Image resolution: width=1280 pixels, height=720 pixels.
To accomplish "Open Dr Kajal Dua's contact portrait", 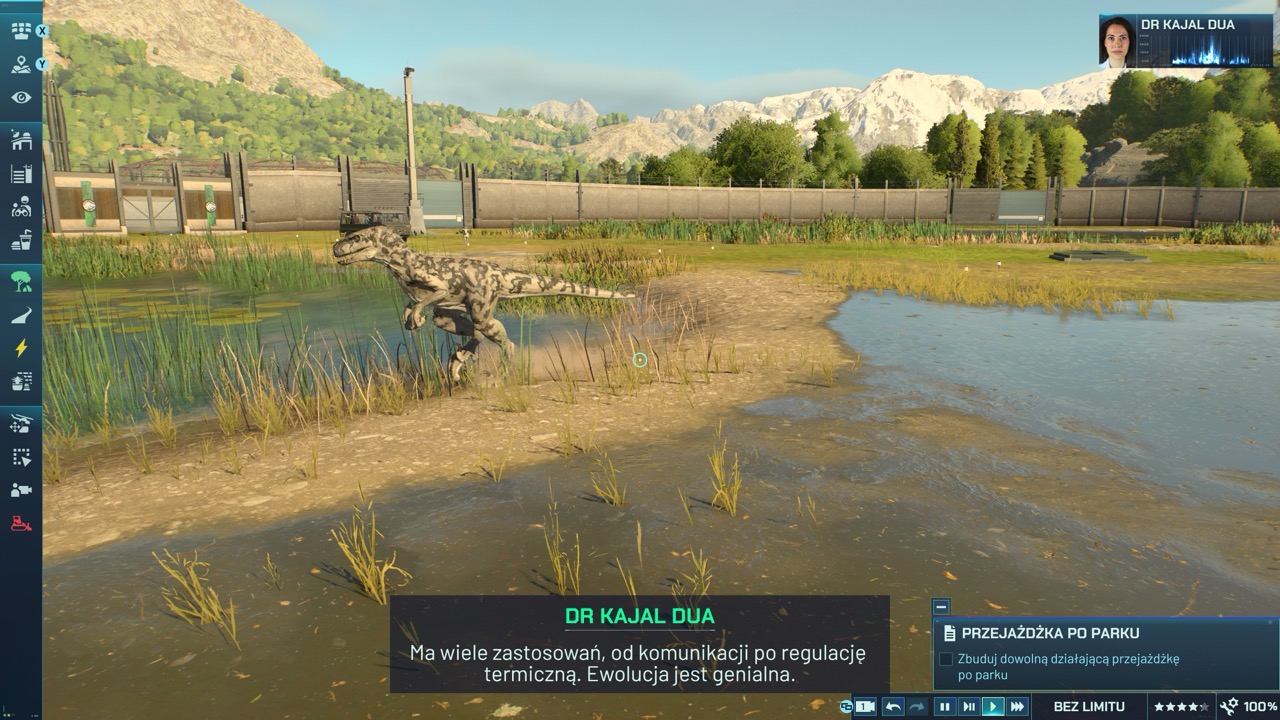I will [x=1117, y=42].
